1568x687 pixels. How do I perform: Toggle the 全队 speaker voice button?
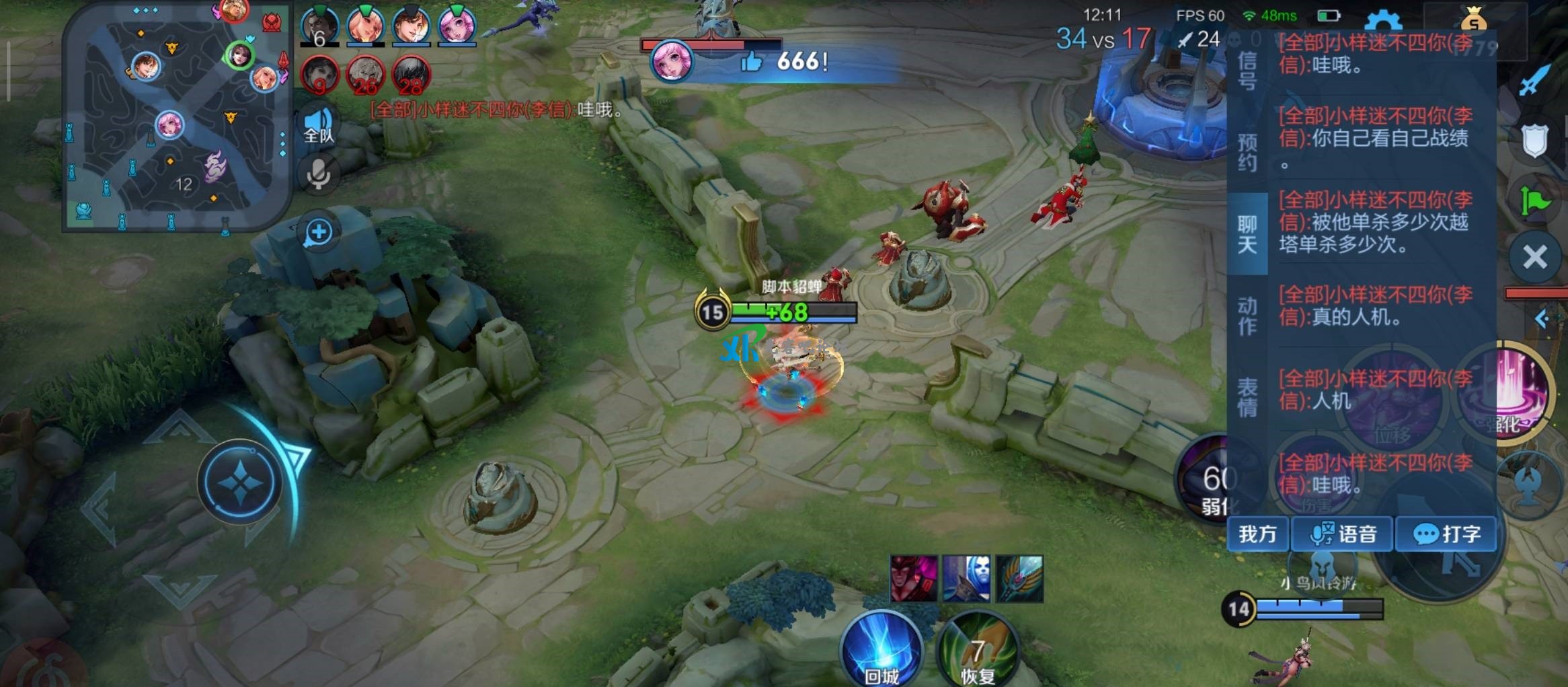(x=319, y=125)
